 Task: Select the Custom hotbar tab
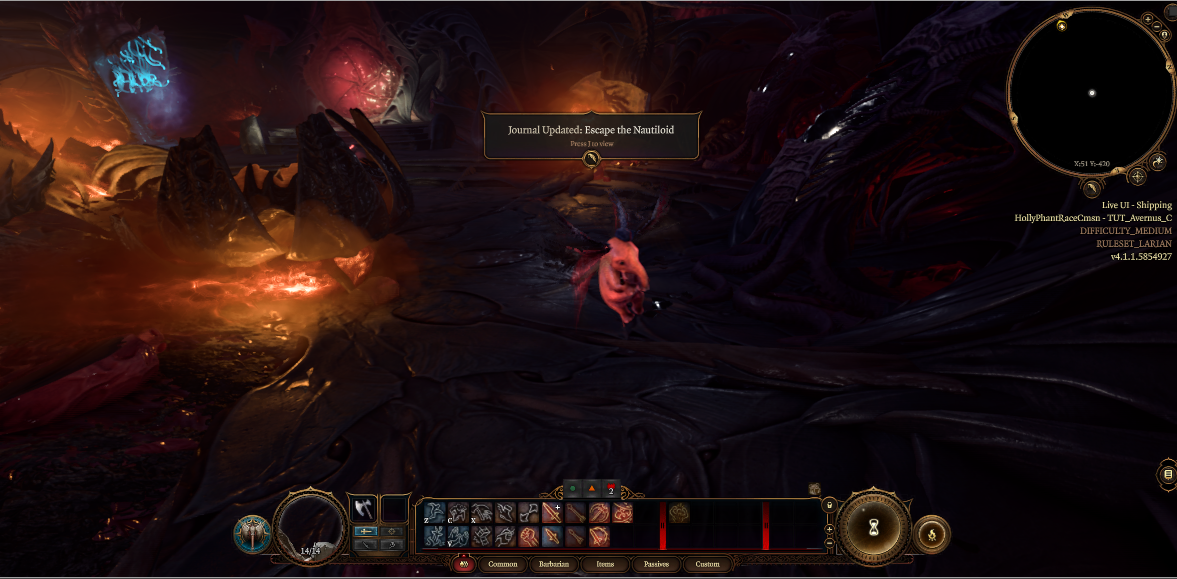point(707,564)
